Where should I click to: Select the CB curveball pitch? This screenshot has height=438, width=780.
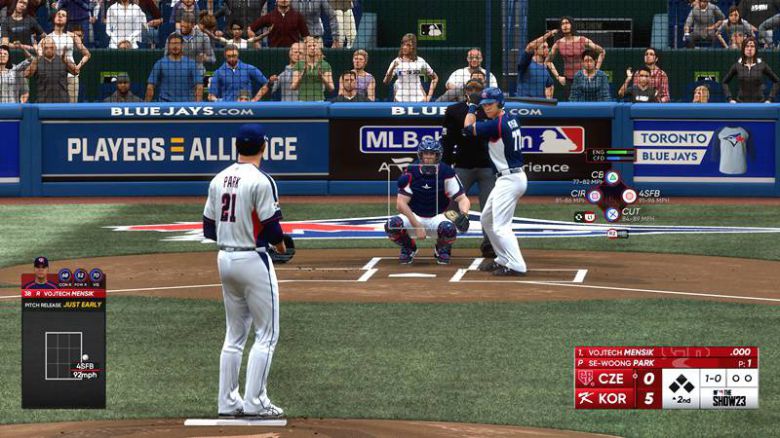coord(612,178)
